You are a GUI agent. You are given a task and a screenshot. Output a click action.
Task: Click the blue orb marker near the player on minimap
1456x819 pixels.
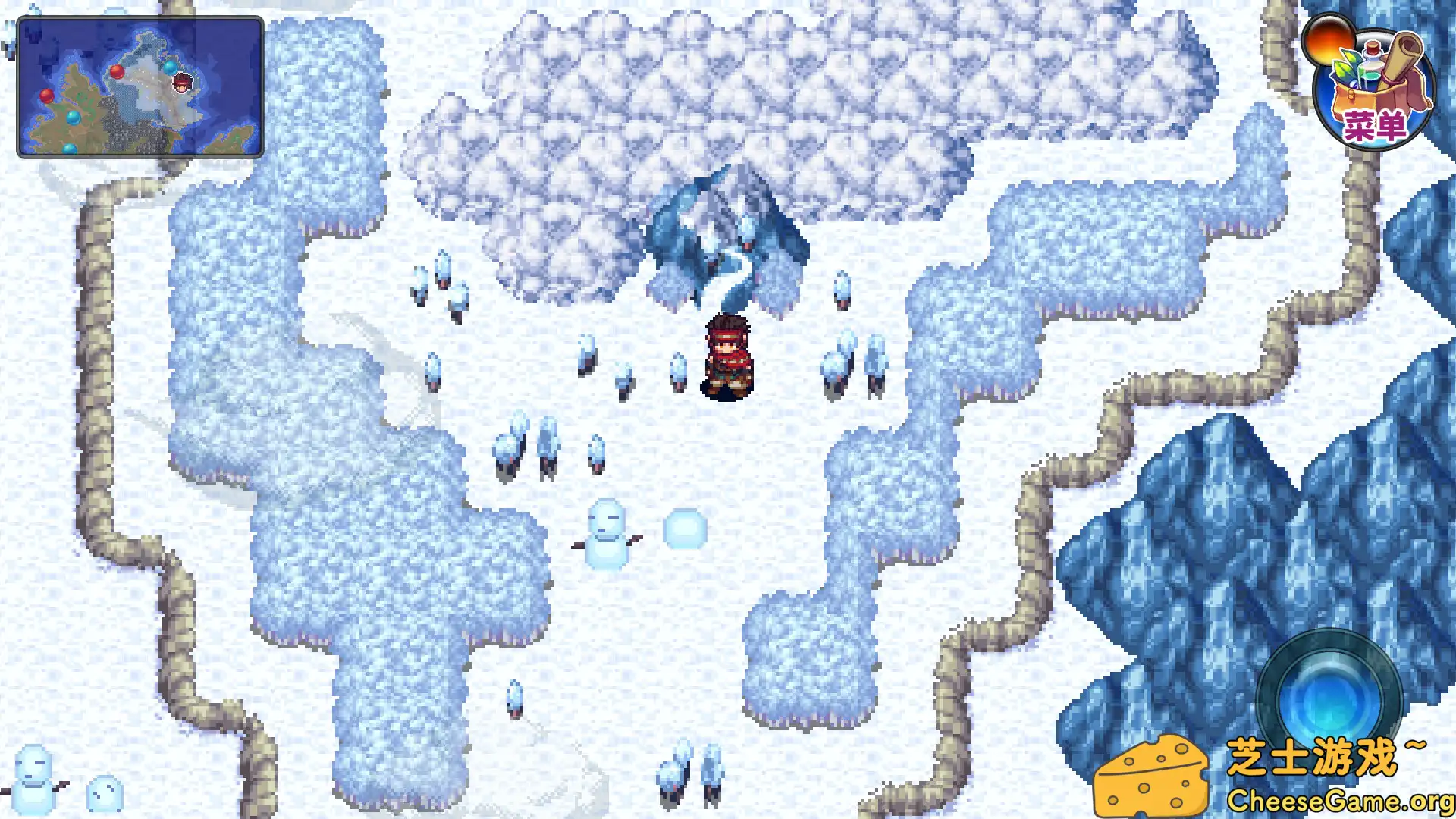coord(170,68)
